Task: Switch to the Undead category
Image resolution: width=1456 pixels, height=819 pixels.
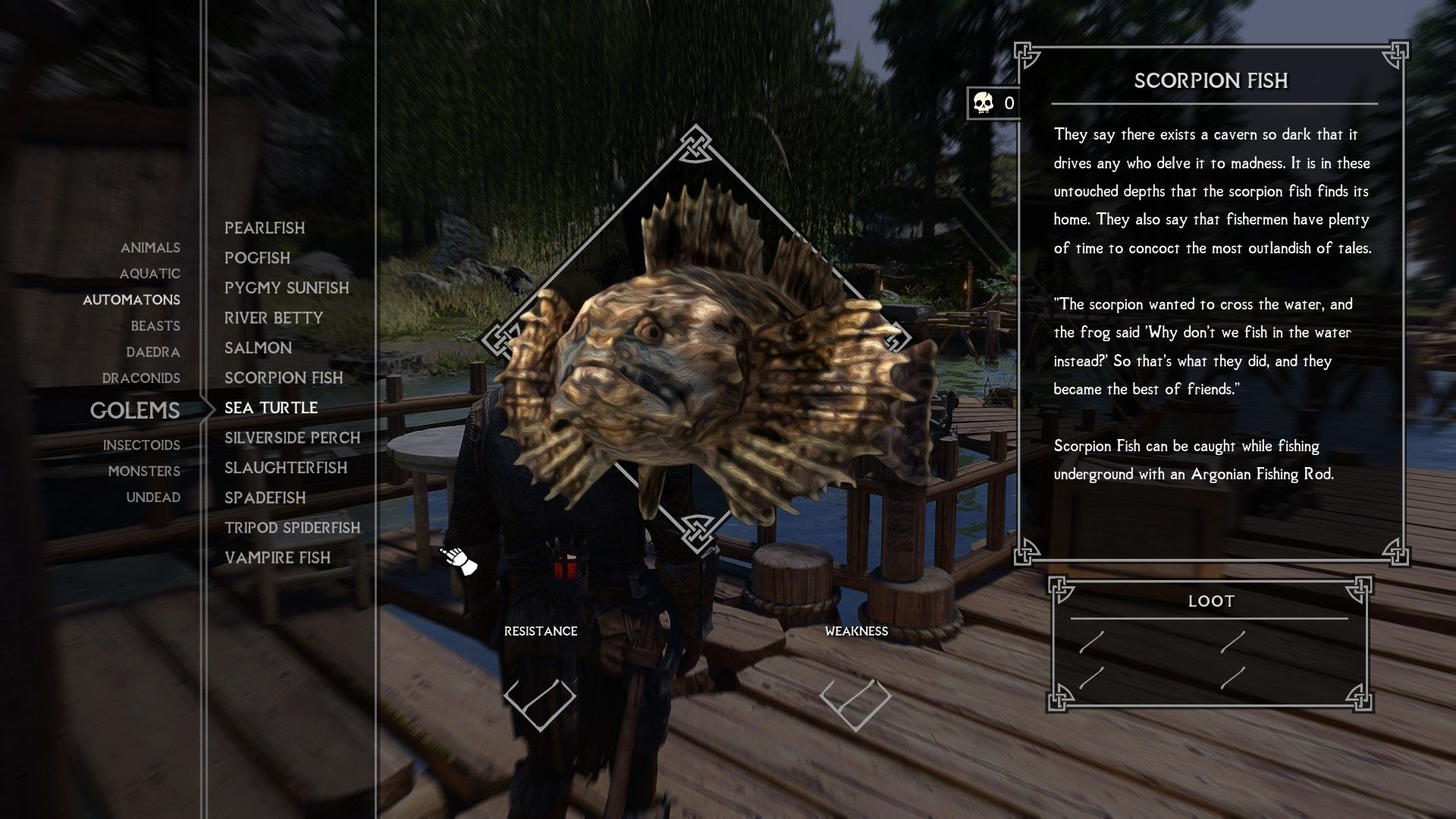Action: tap(155, 497)
